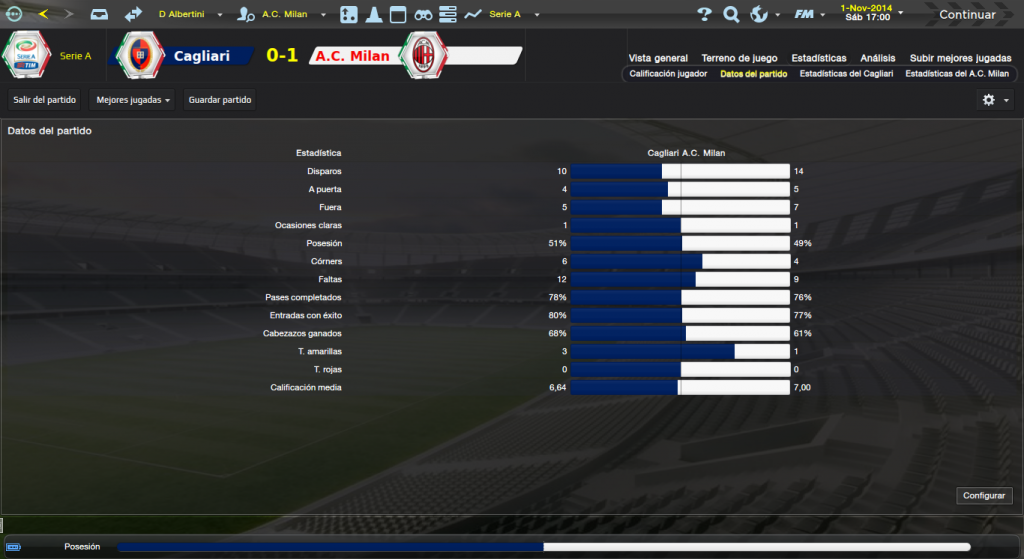View Estadísticas del Cagliari
Viewport: 1024px width, 559px height.
point(846,74)
